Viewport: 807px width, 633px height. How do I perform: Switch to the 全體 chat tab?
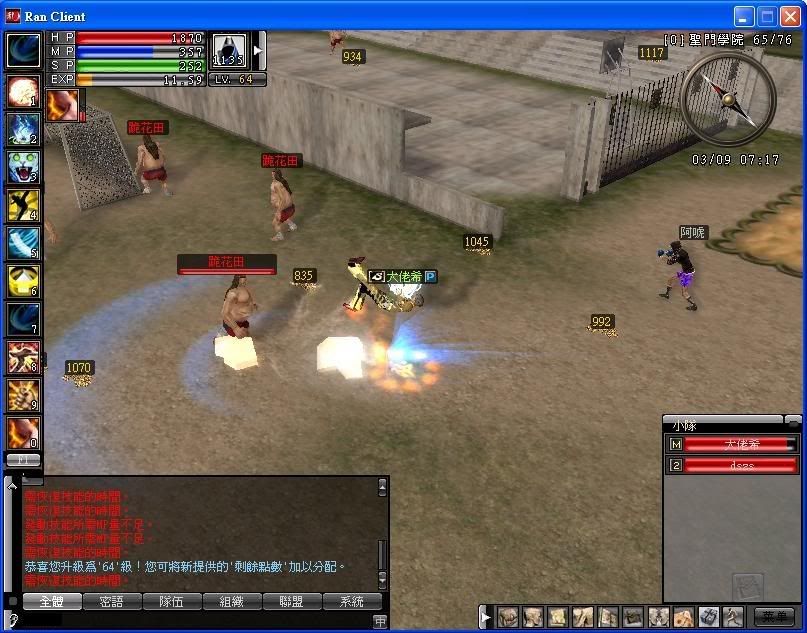(51, 602)
